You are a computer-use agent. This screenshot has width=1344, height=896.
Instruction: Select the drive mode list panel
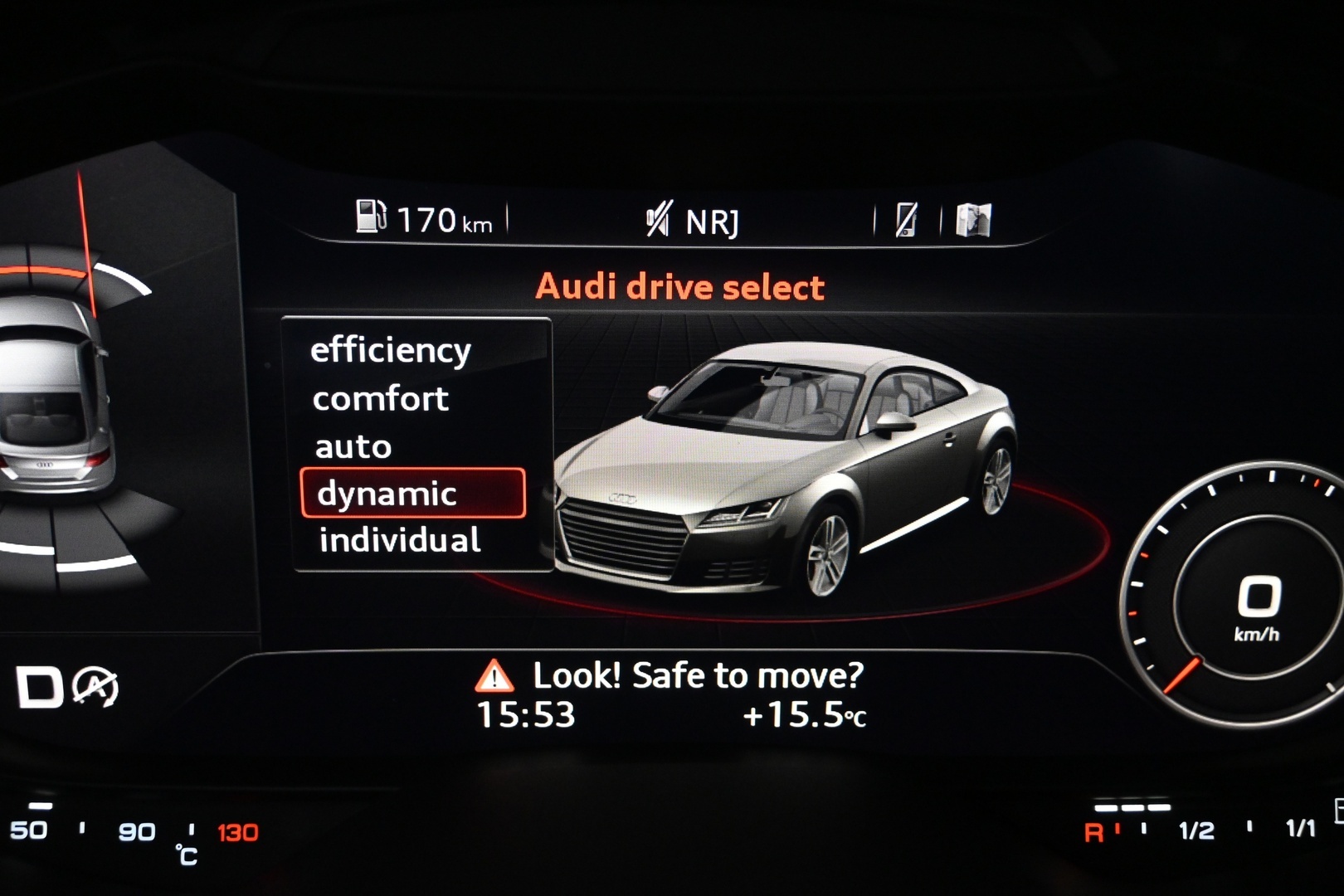pyautogui.click(x=417, y=444)
